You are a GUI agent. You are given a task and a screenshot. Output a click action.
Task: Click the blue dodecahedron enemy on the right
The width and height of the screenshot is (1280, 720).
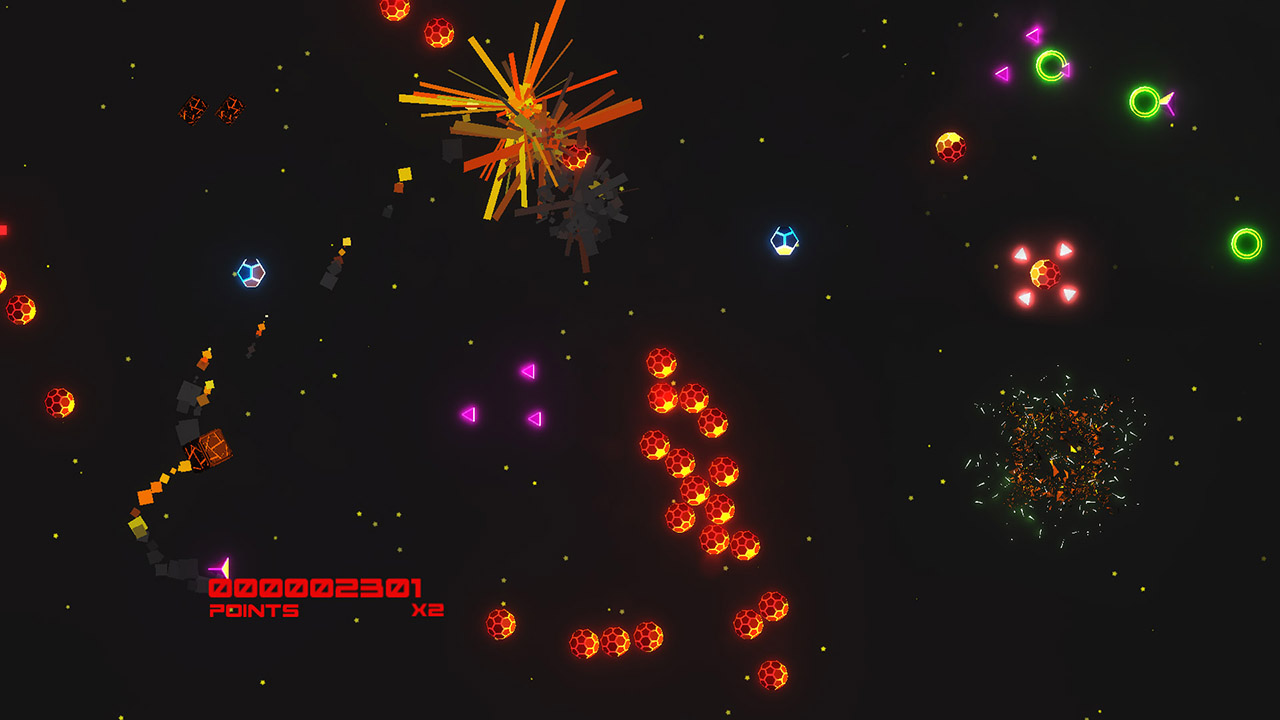pos(783,238)
